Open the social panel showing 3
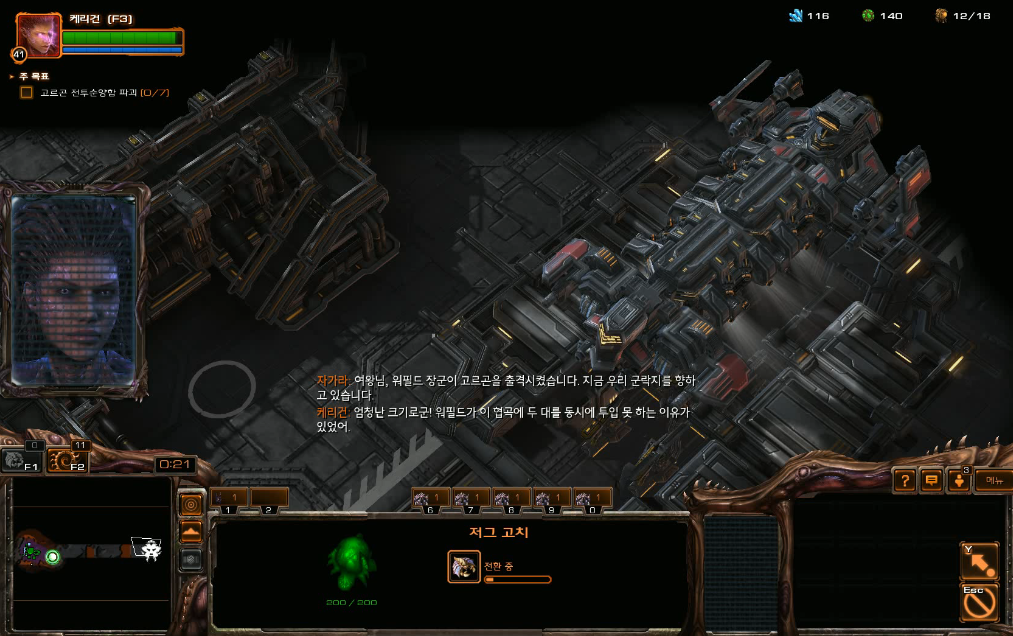Screen dimensions: 1013x636 pyautogui.click(x=958, y=481)
